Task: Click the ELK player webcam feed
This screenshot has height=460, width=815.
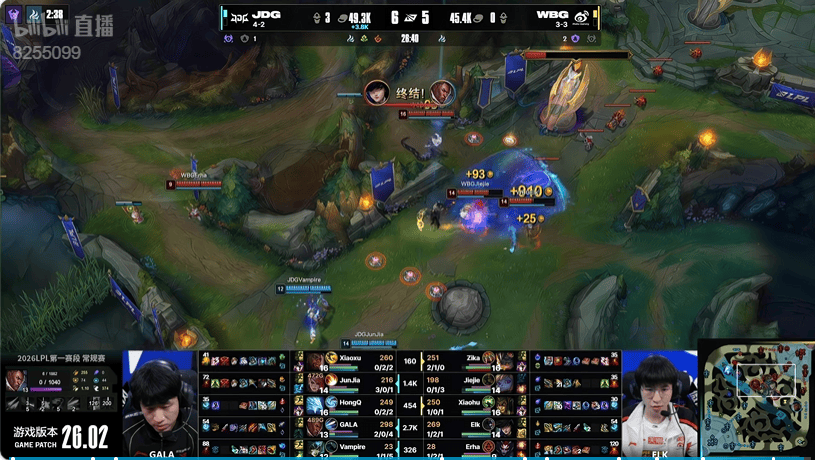Action: tap(660, 400)
